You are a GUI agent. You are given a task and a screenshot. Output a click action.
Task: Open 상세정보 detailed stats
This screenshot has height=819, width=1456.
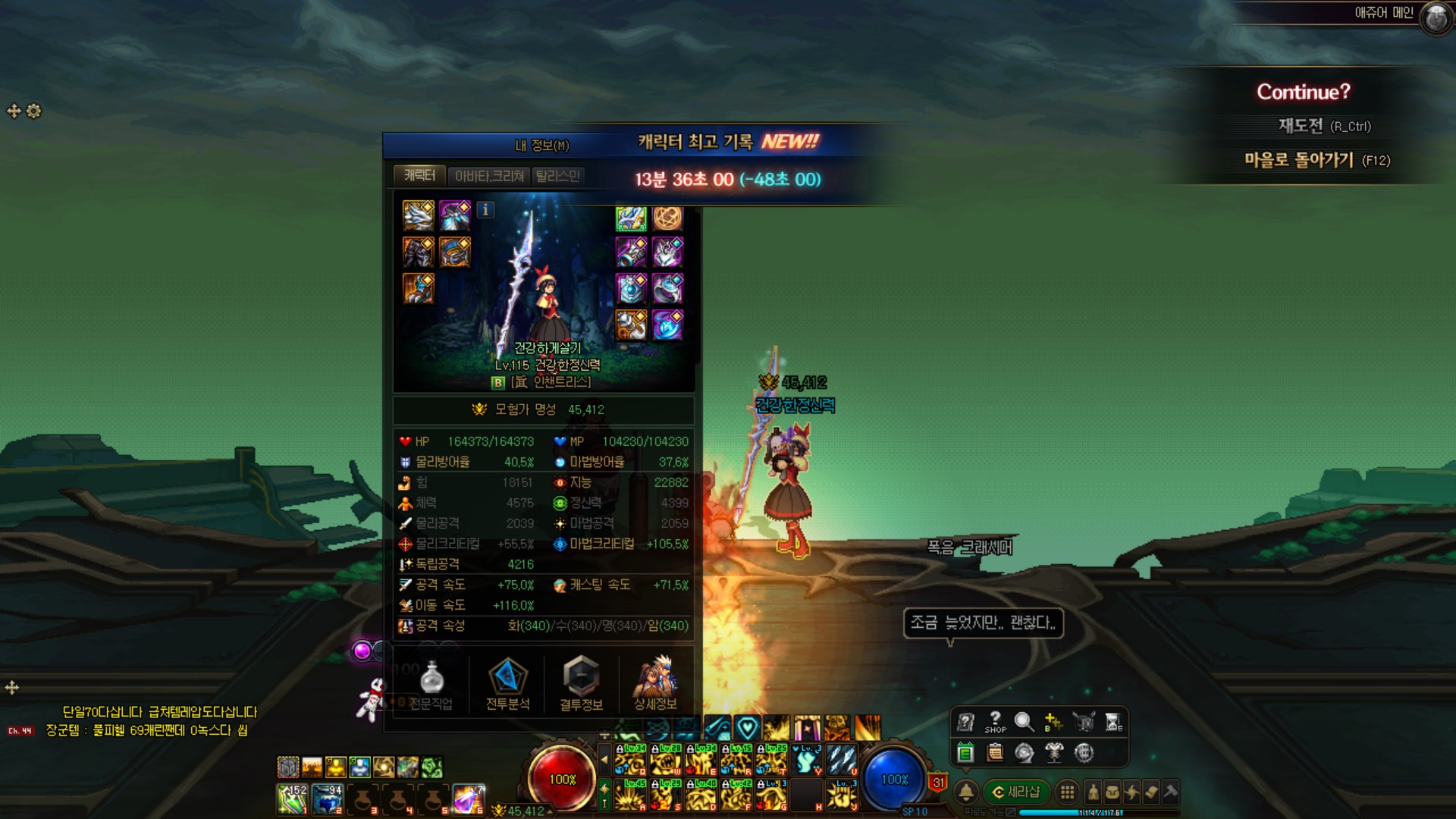pos(655,684)
